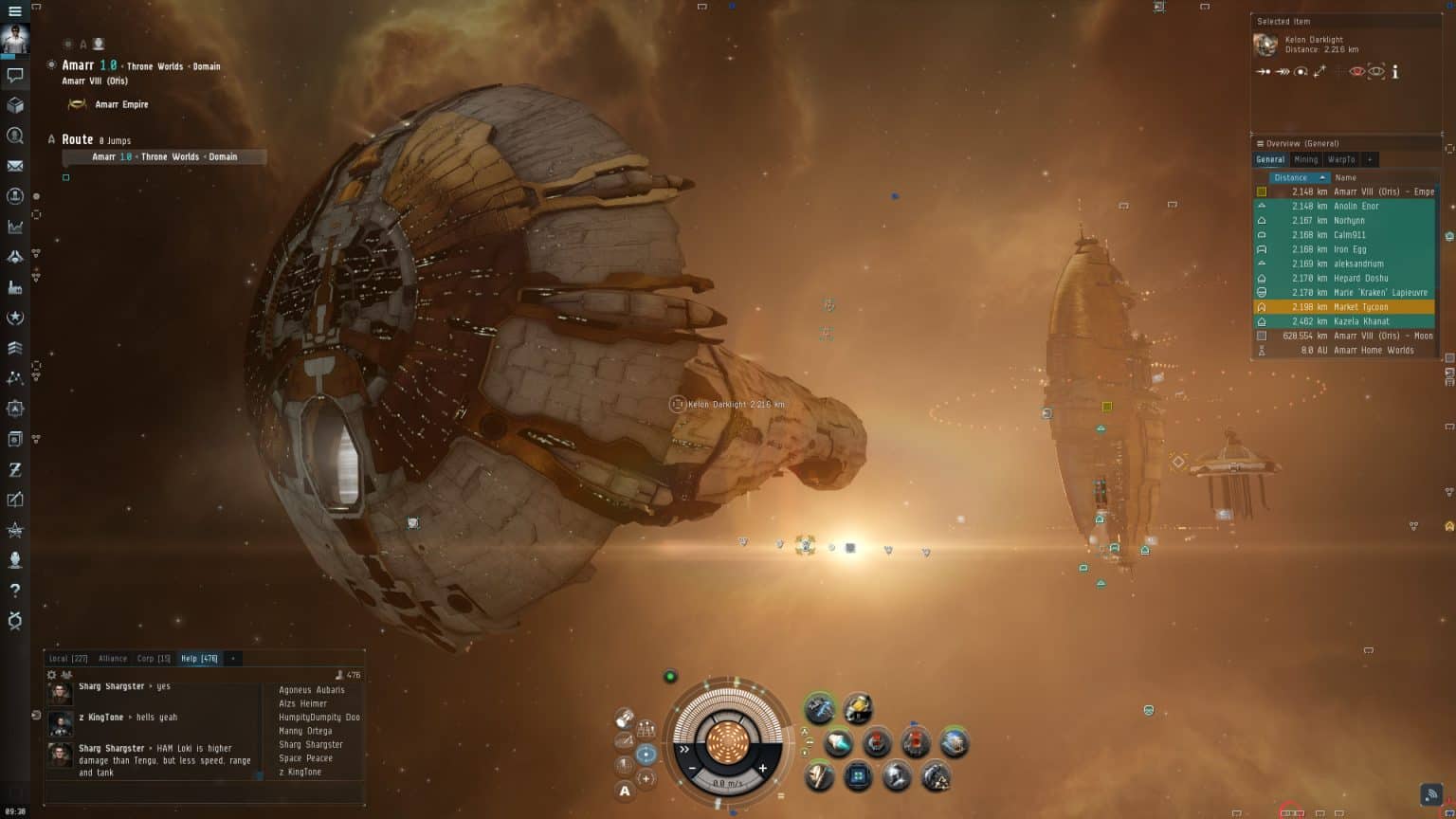Activate the top-left ship module
The width and height of the screenshot is (1456, 819).
pos(821,707)
